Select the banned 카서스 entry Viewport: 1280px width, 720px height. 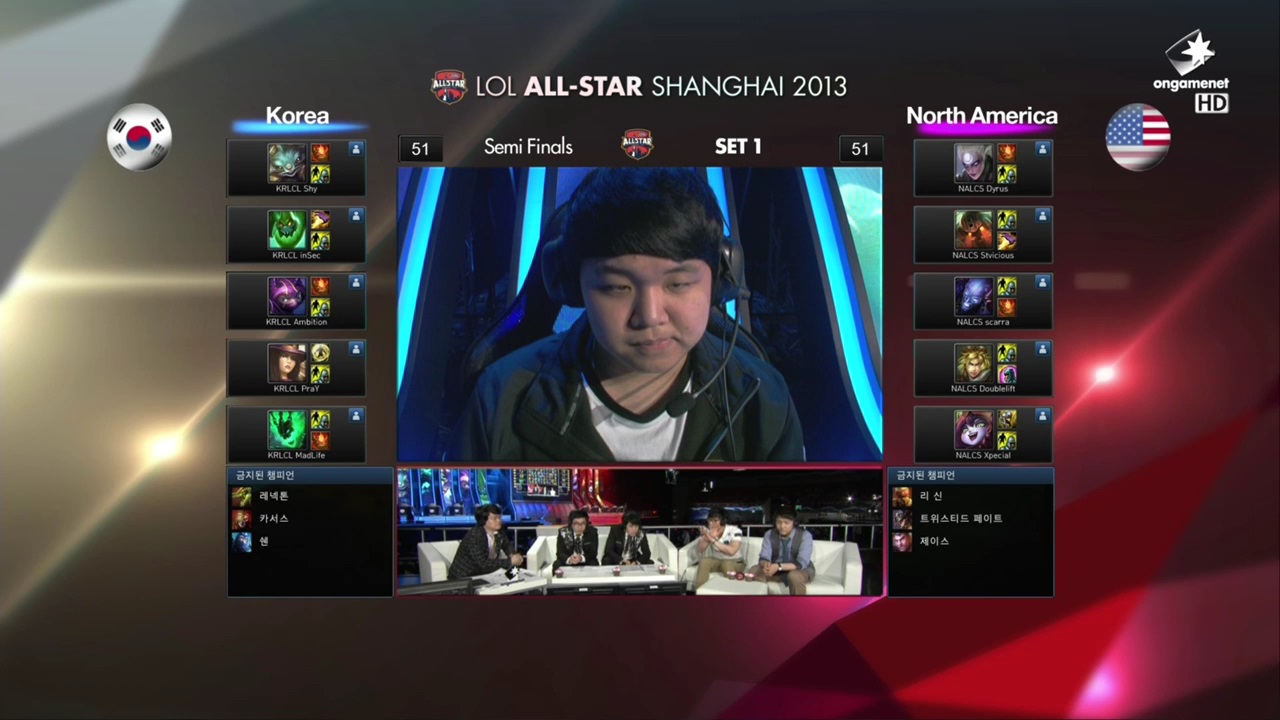coord(273,519)
